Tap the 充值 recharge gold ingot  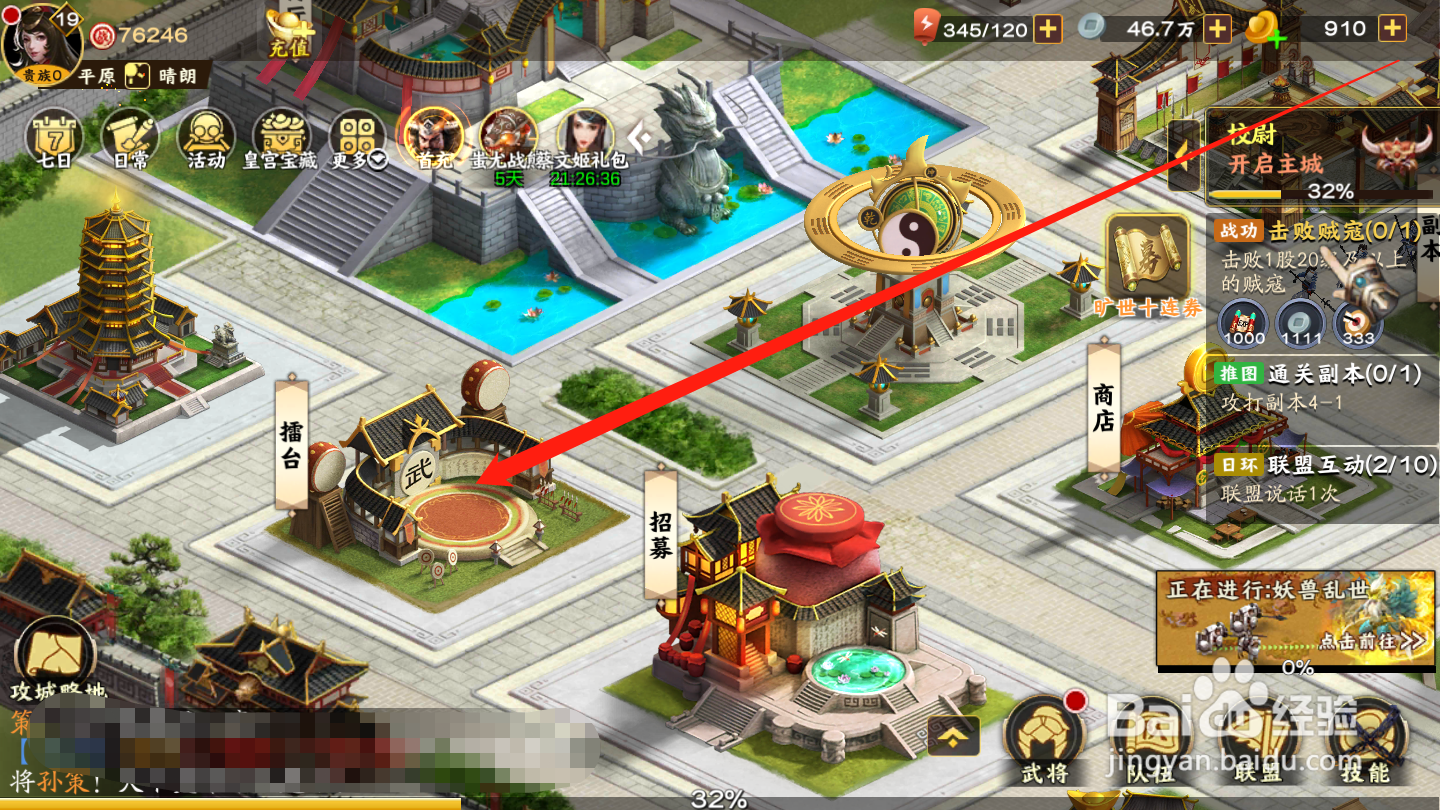click(289, 32)
